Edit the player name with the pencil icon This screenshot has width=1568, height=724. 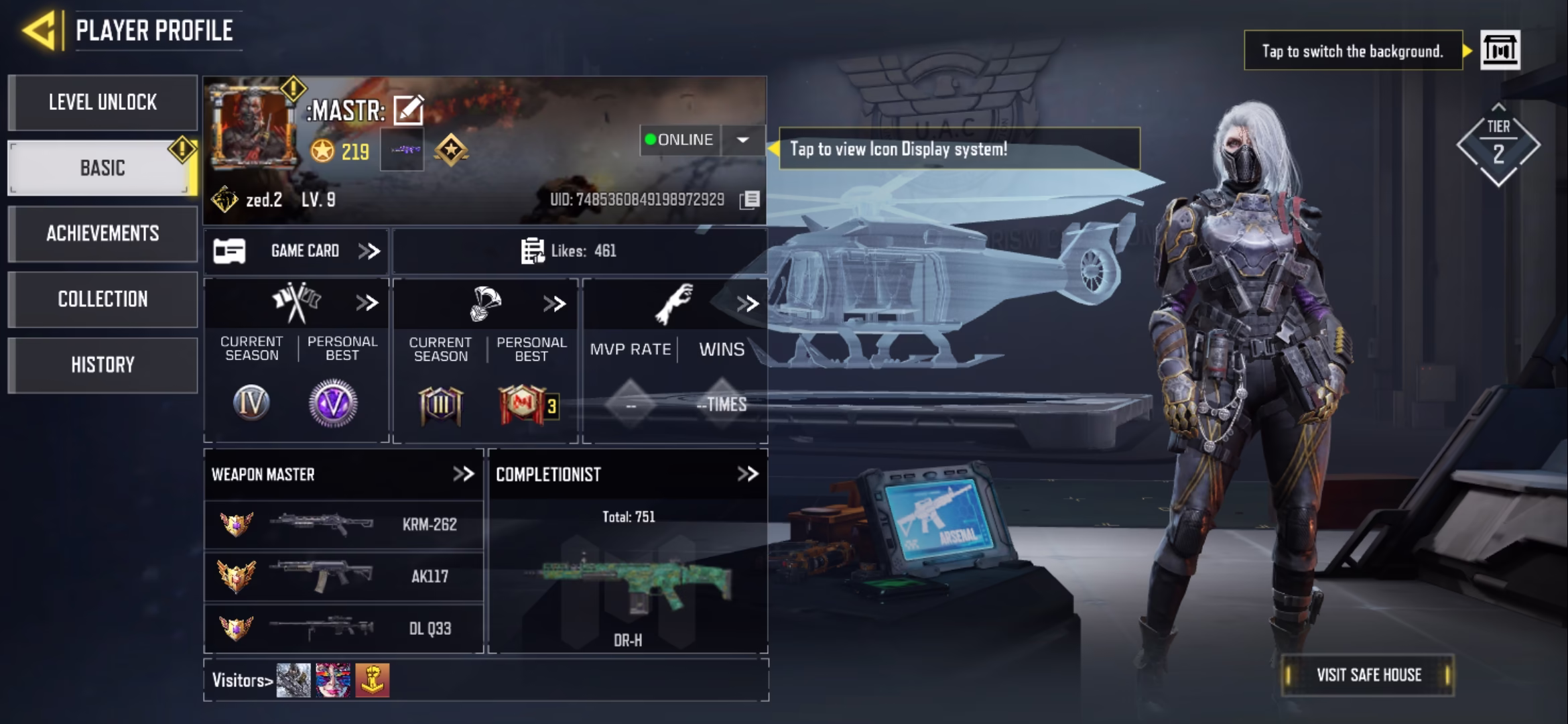[408, 111]
